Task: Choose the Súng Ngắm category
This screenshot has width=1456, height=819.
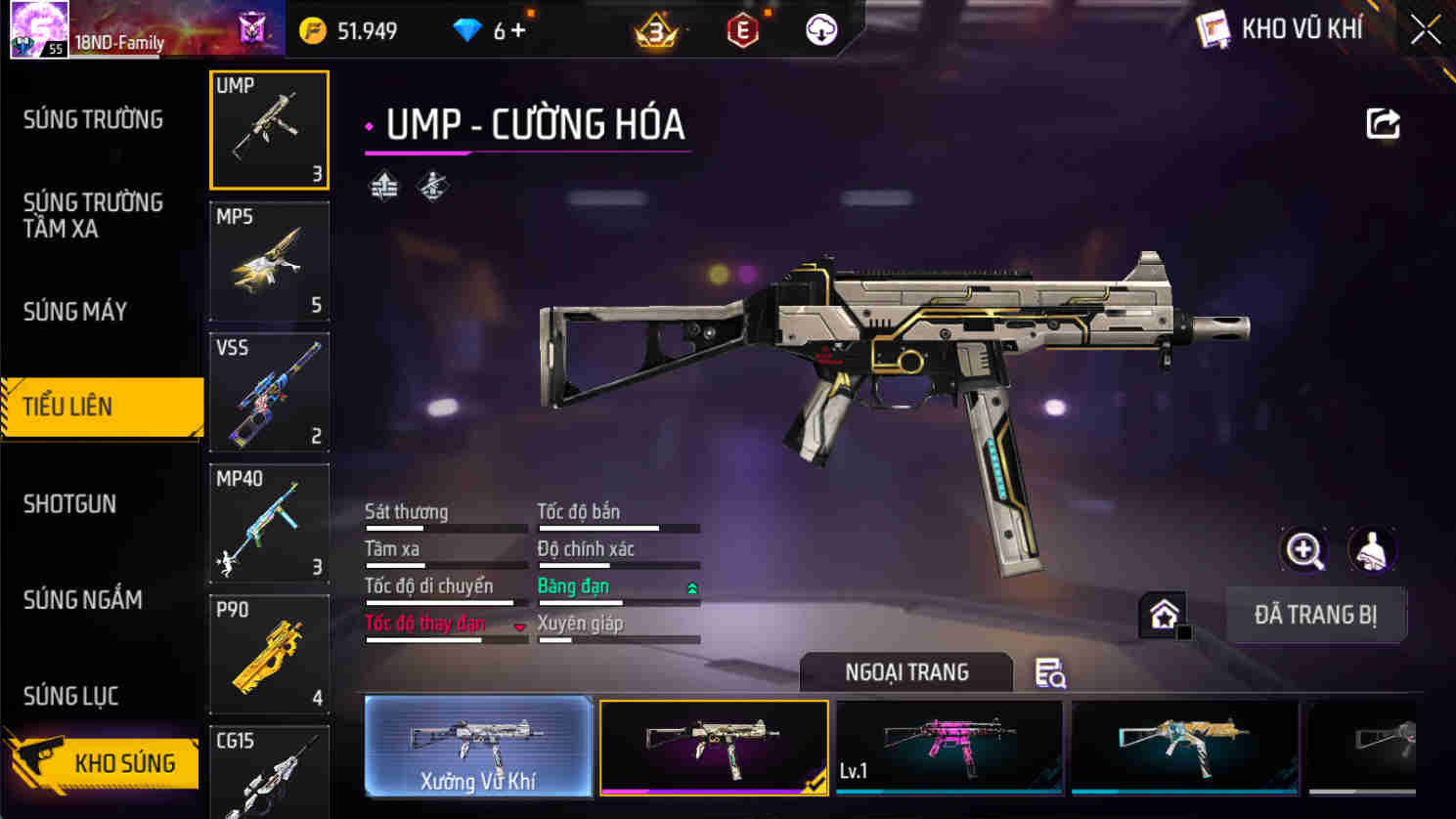Action: [82, 600]
